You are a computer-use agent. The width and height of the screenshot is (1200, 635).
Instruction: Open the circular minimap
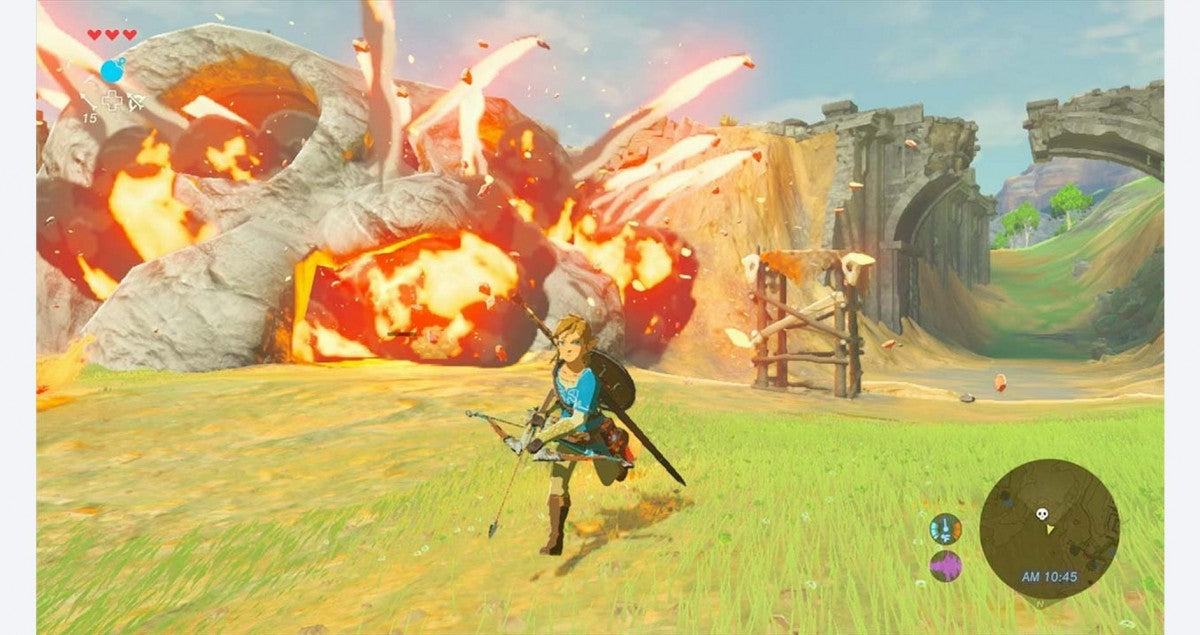[1048, 528]
